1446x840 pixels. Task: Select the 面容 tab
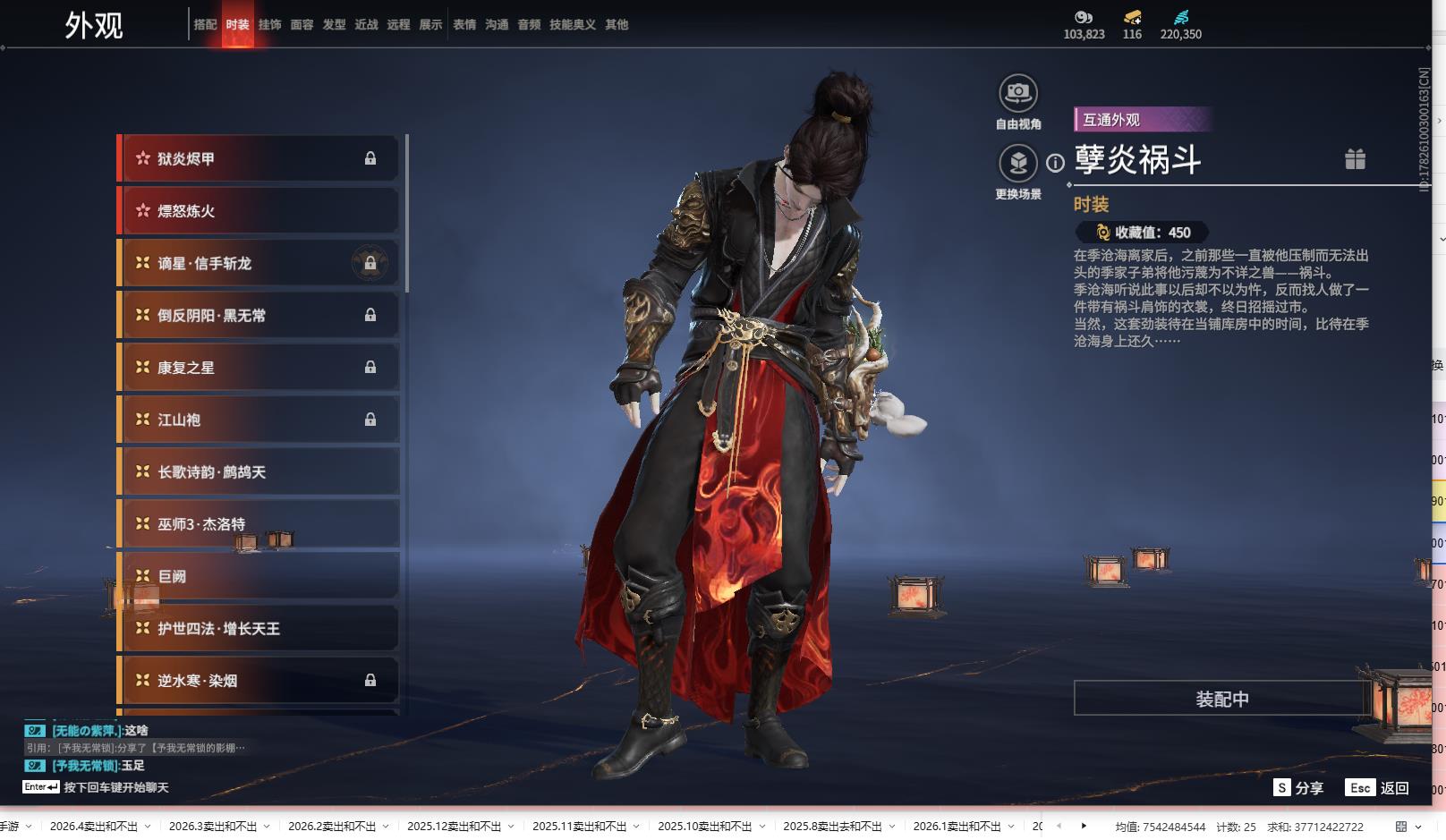[302, 25]
